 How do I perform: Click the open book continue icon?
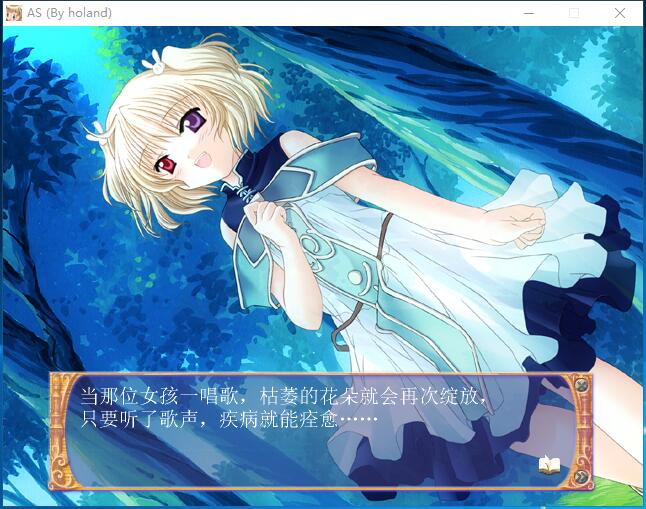[549, 464]
